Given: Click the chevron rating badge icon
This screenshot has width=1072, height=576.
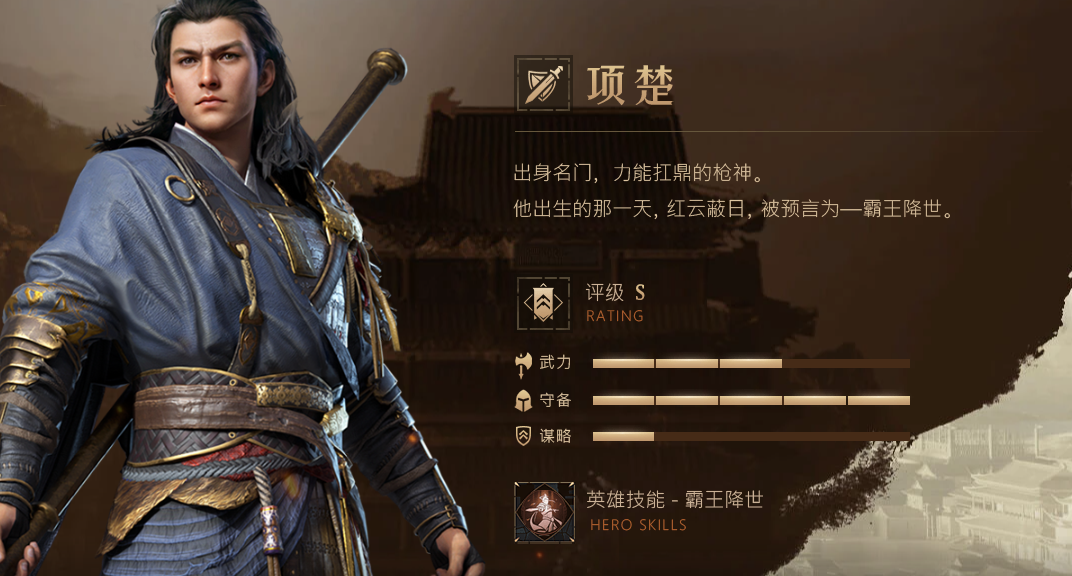Looking at the screenshot, I should pyautogui.click(x=543, y=303).
